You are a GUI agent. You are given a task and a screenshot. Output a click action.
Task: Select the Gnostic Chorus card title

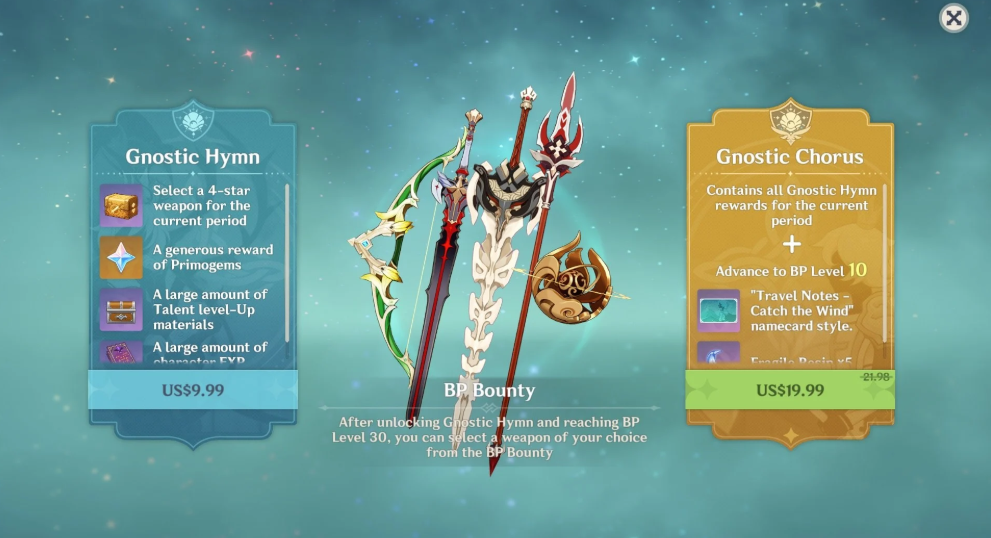[790, 157]
